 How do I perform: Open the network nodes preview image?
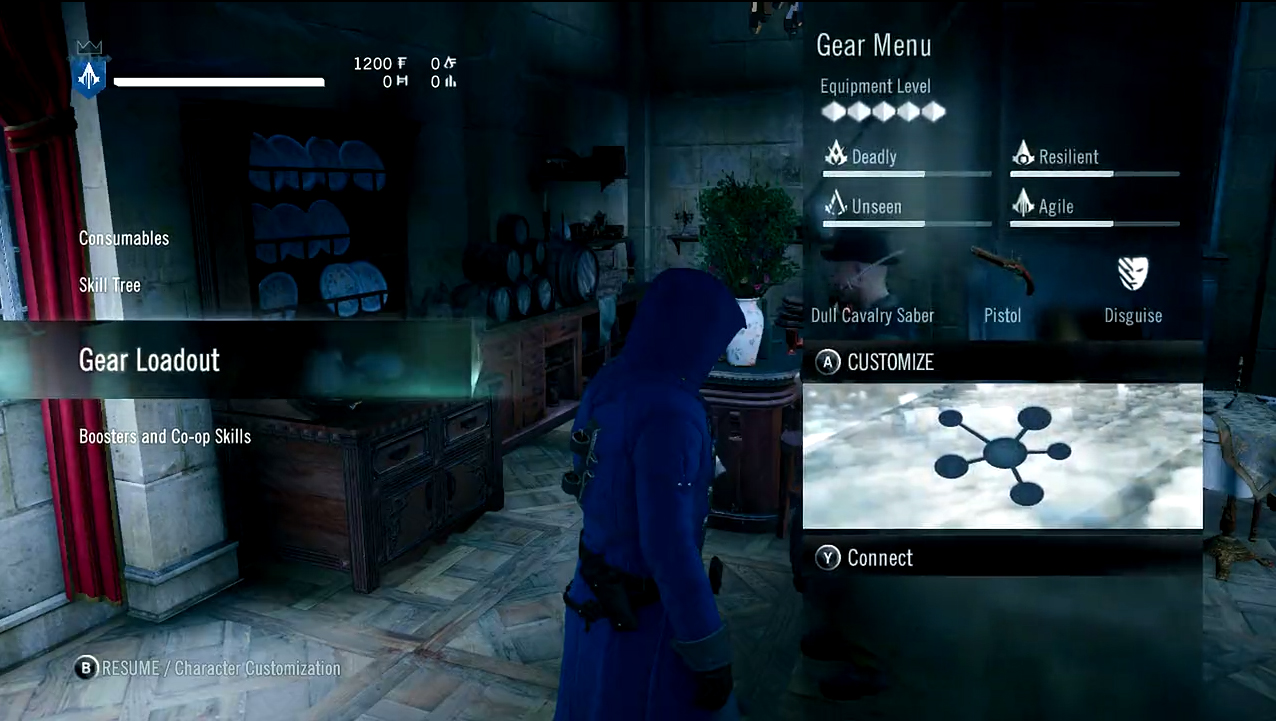1002,456
